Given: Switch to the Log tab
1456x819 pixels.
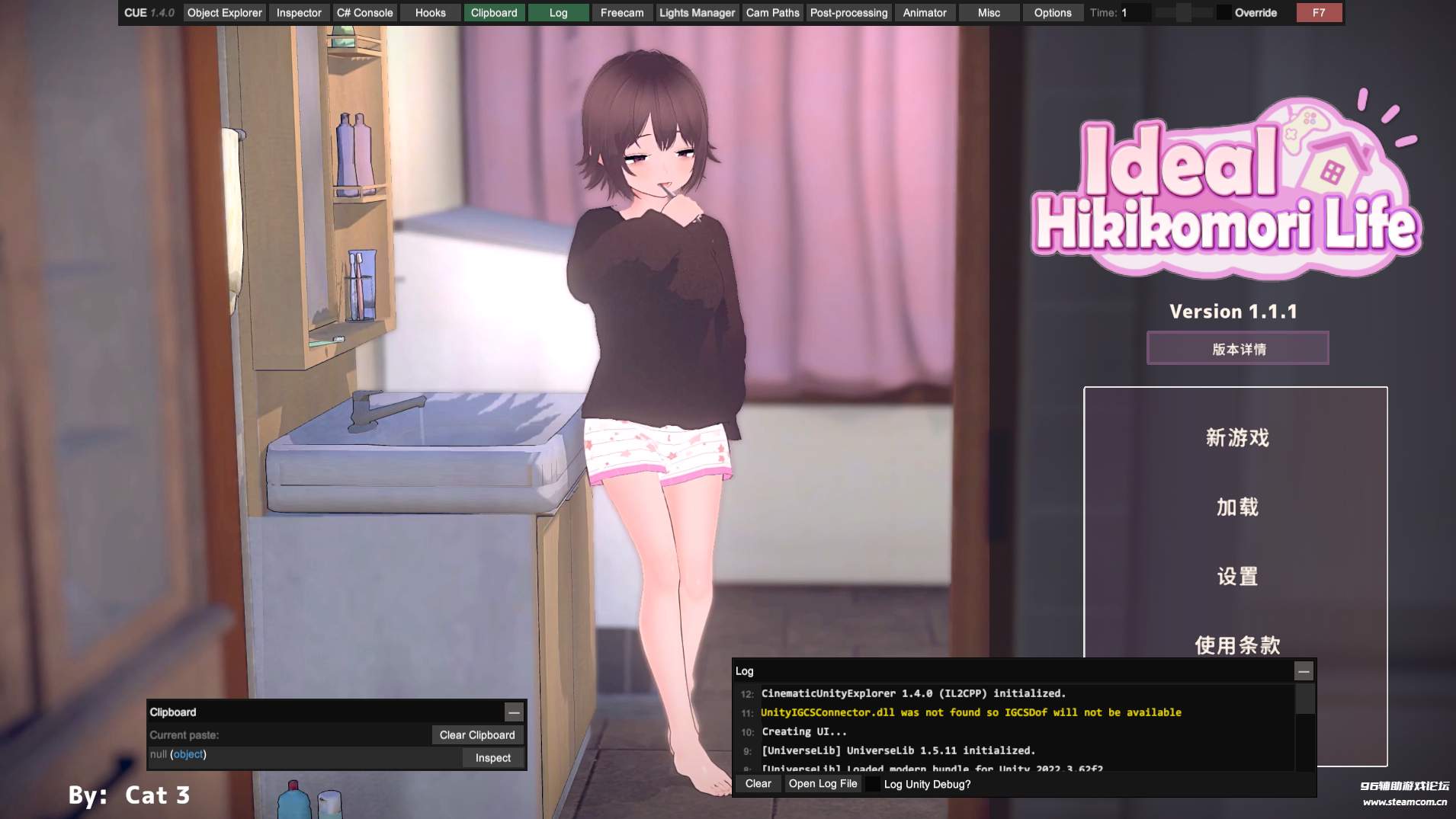Looking at the screenshot, I should (x=559, y=12).
